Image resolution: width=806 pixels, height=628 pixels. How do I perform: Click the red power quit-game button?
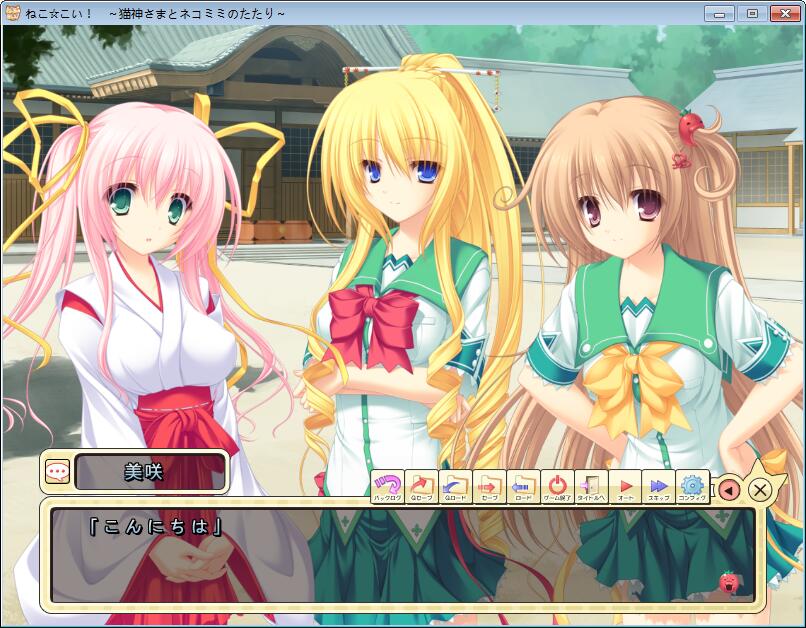click(557, 487)
